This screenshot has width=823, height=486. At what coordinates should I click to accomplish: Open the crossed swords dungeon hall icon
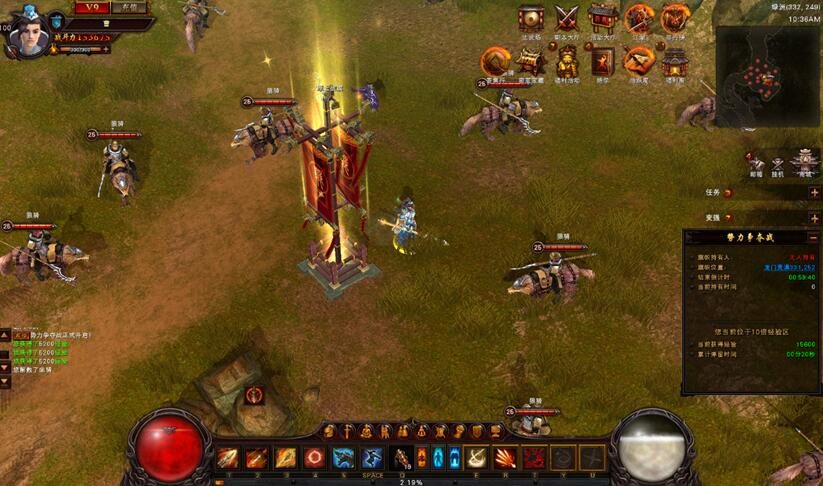(x=567, y=18)
